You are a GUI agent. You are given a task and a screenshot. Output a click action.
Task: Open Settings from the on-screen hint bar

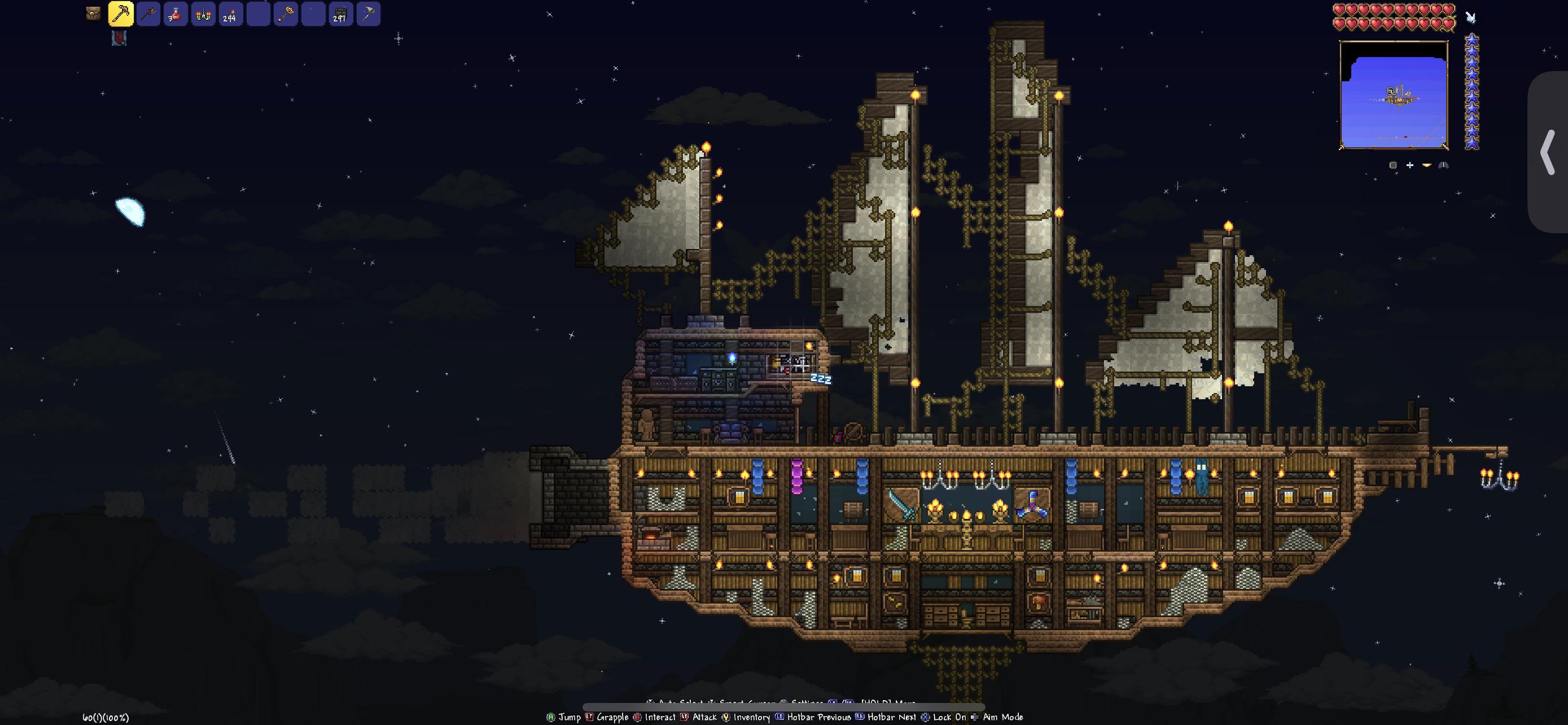coord(807,703)
